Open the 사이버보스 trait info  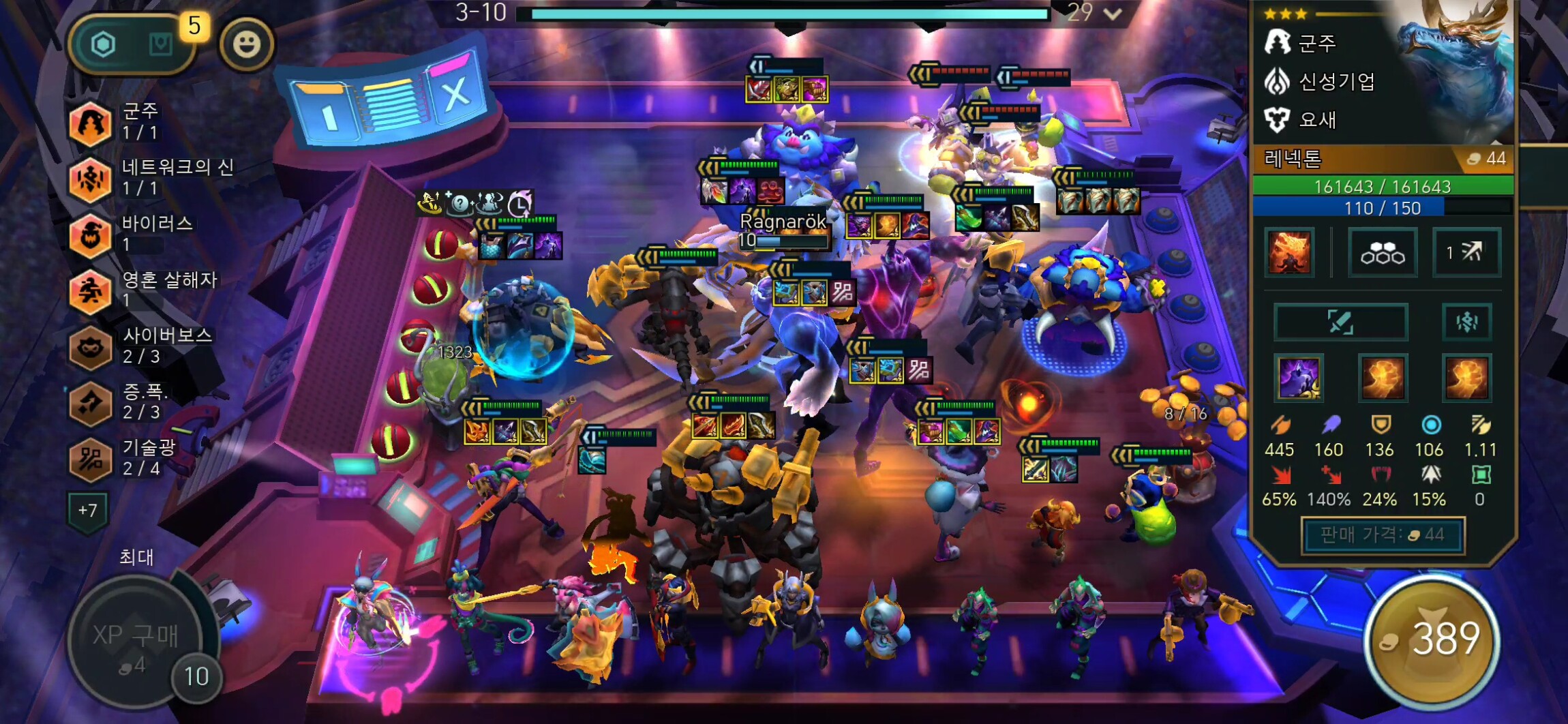(x=91, y=347)
